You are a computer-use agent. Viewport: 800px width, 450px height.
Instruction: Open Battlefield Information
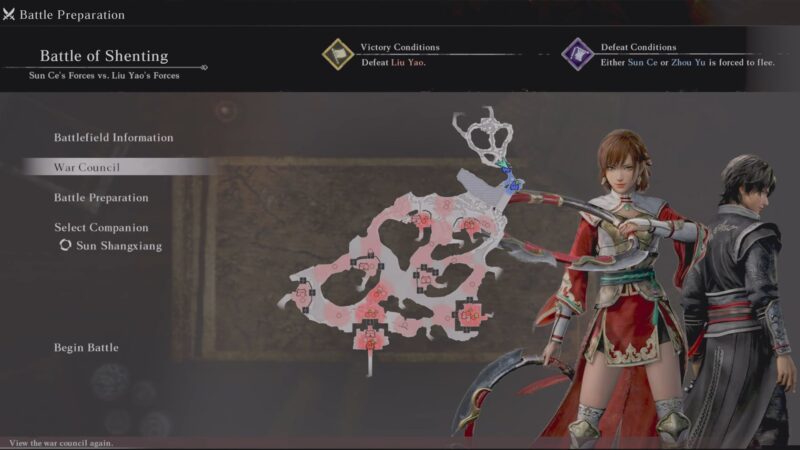113,138
